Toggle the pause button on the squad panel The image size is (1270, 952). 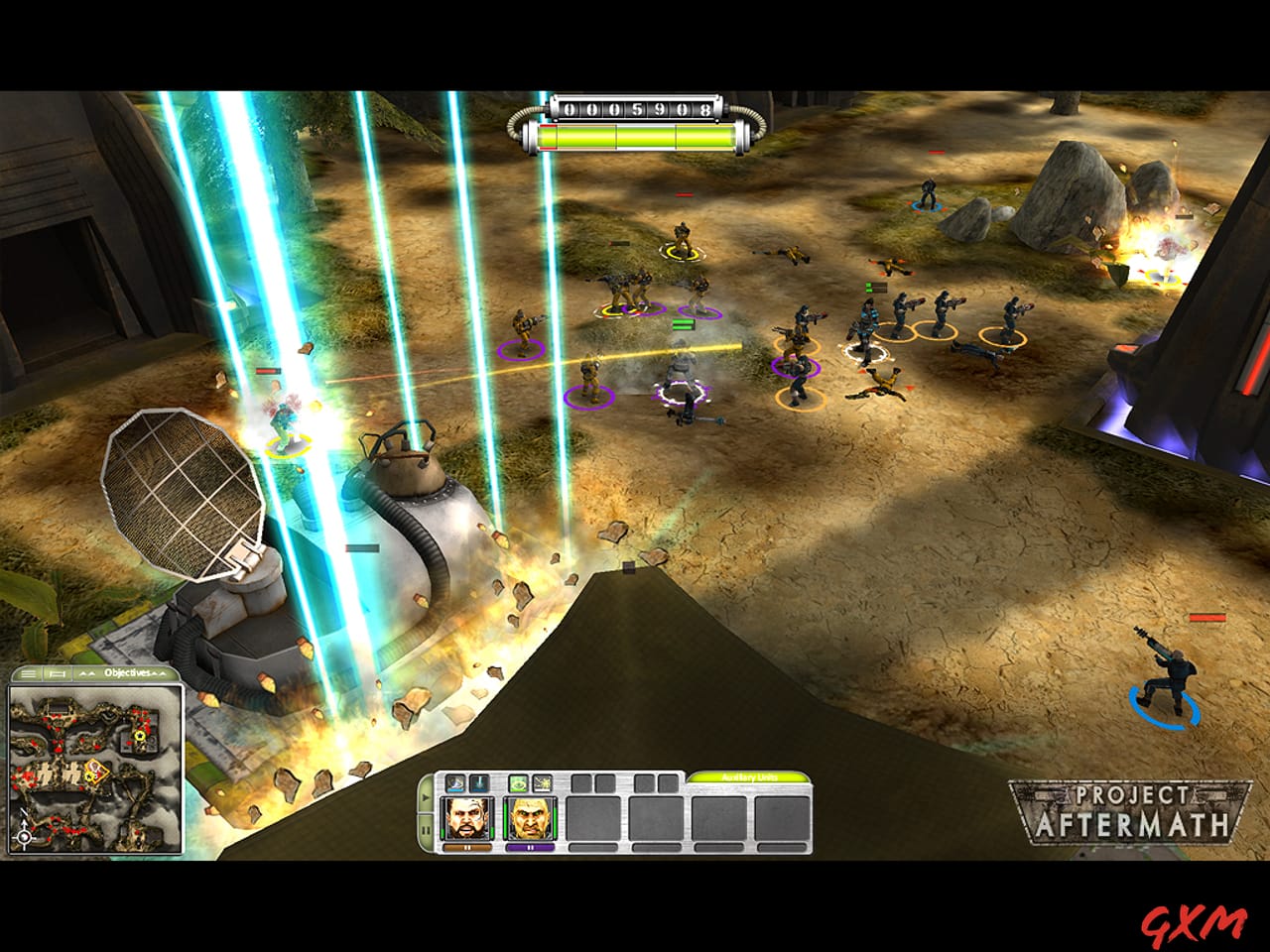point(425,827)
